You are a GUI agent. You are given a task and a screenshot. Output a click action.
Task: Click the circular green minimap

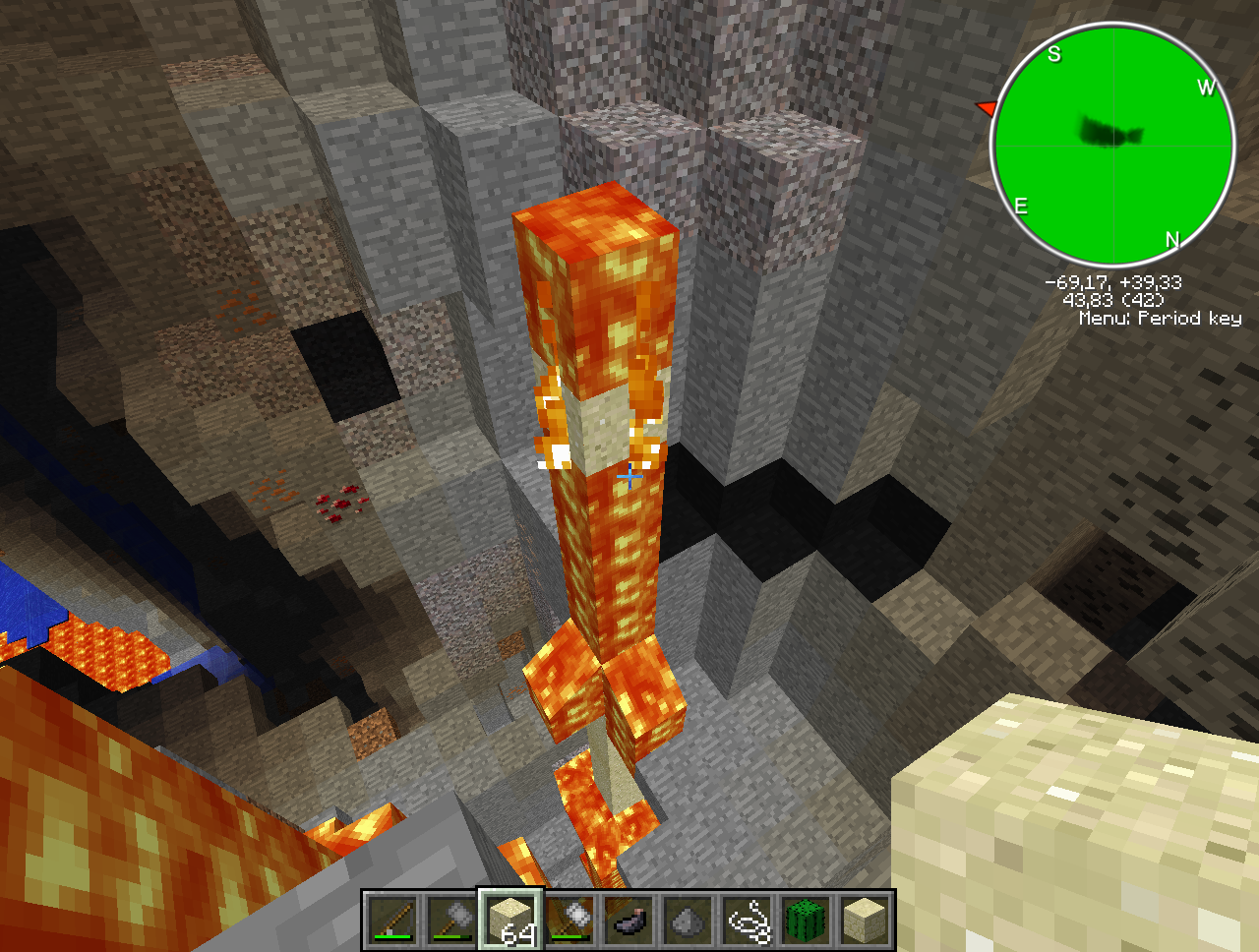click(1113, 146)
